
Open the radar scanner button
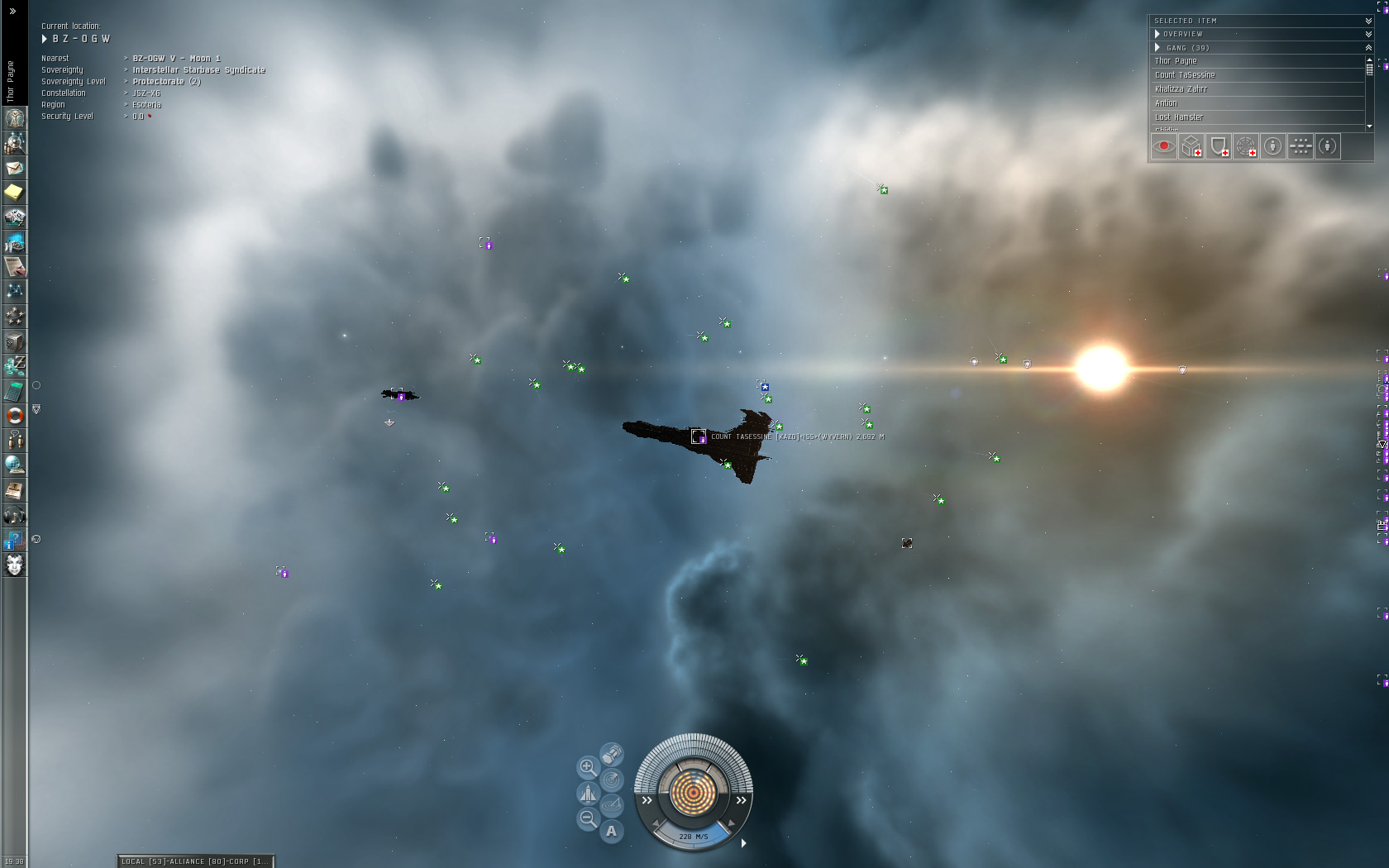(x=611, y=780)
